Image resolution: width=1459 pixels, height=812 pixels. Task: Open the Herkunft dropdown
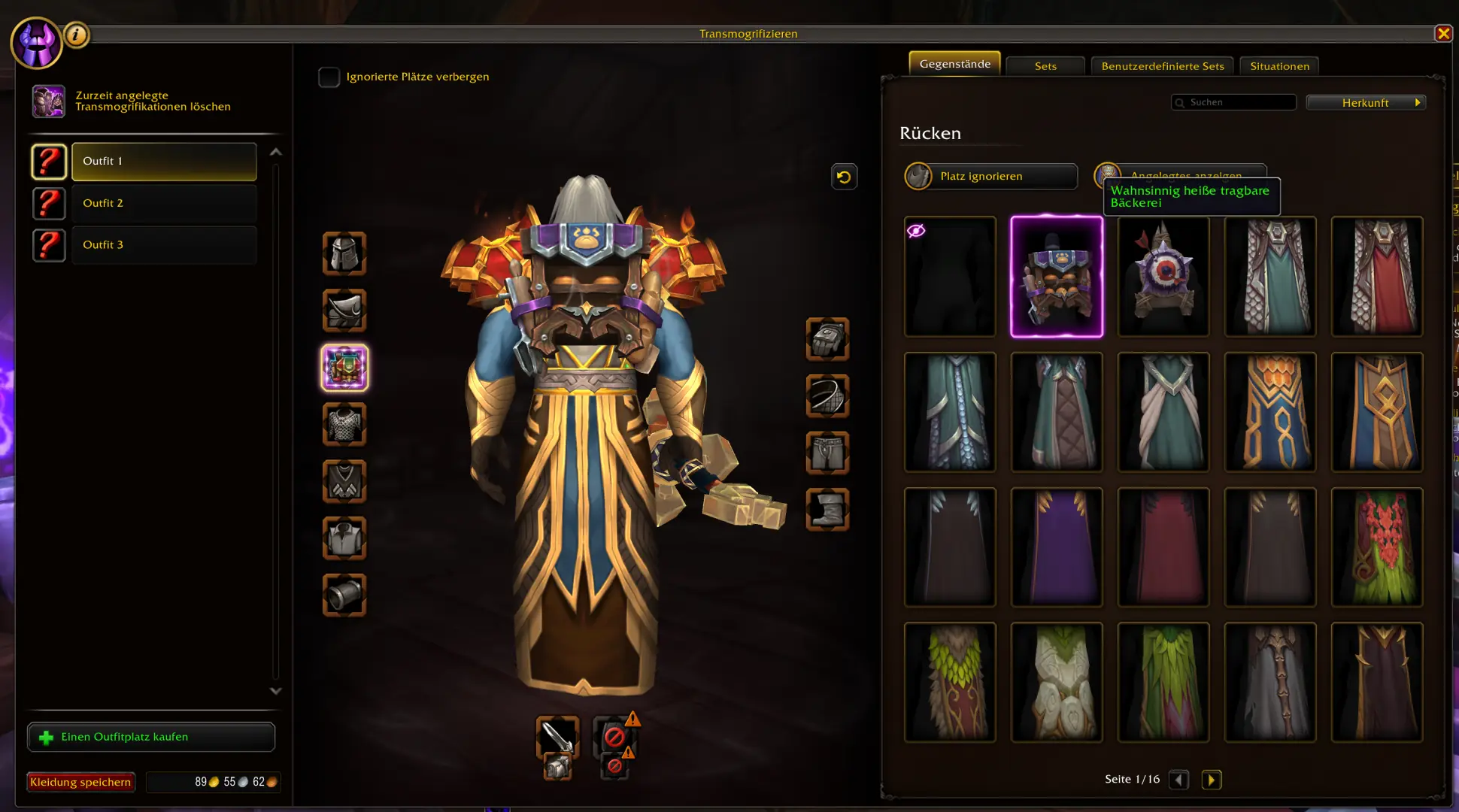pos(1365,102)
